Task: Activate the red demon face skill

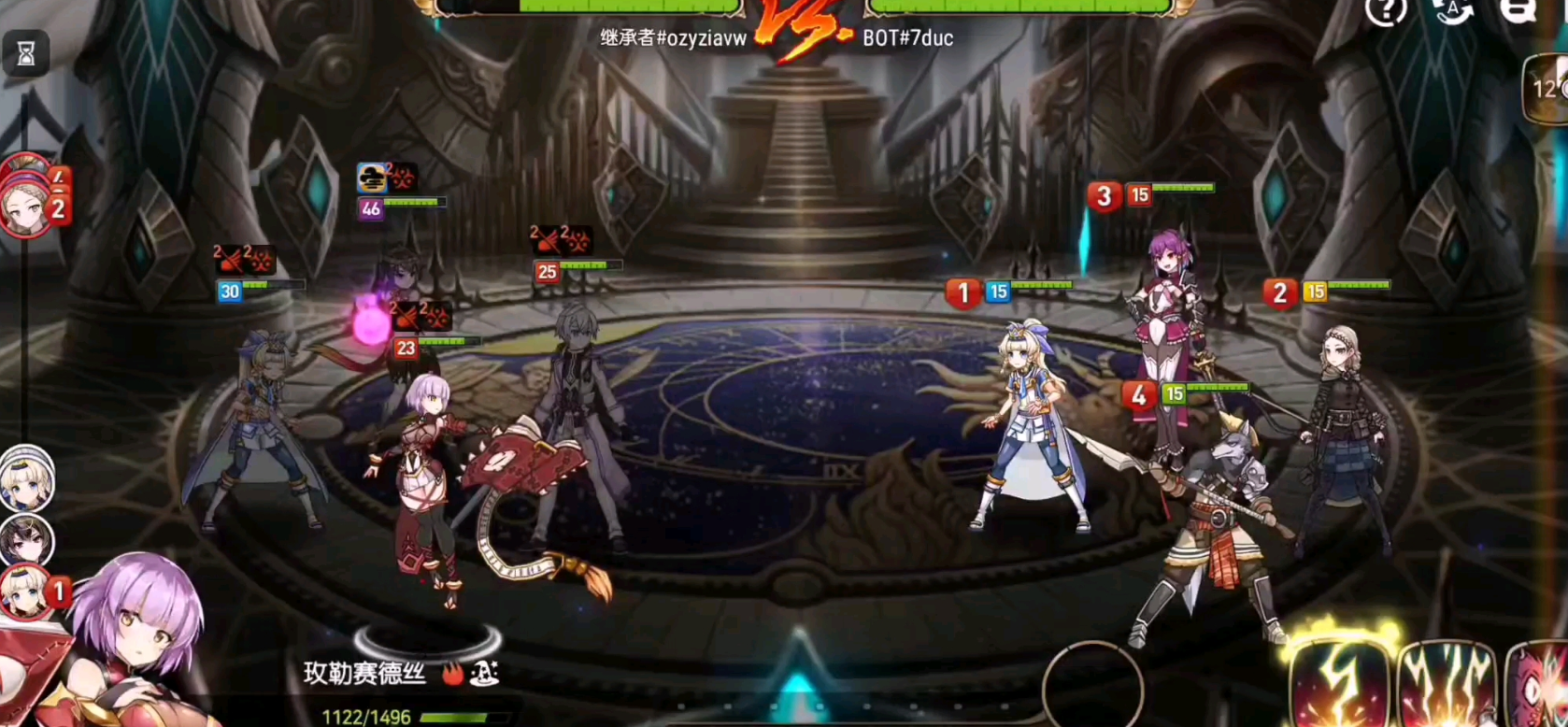Action: coord(1540,686)
